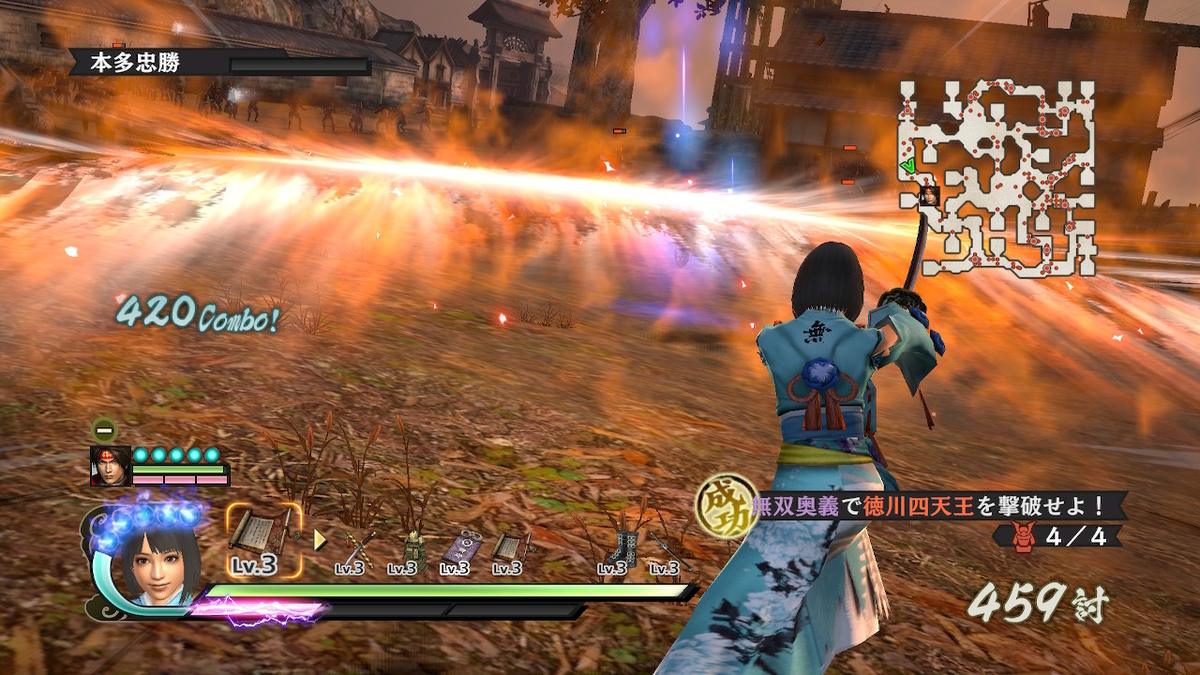Screen dimensions: 1200x675
Task: Open the battlefield minimap
Action: (x=998, y=178)
